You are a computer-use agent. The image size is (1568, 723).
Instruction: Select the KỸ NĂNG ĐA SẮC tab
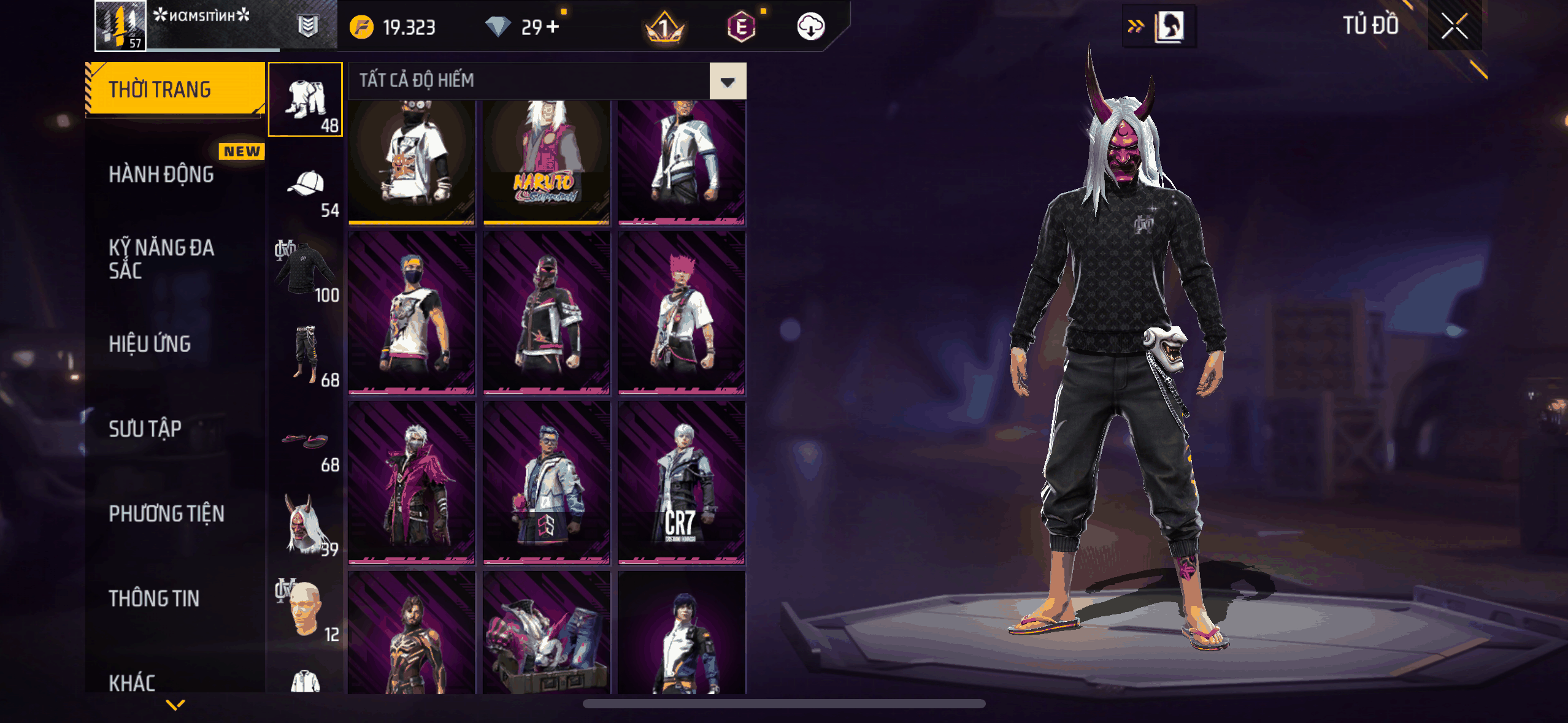(x=161, y=259)
